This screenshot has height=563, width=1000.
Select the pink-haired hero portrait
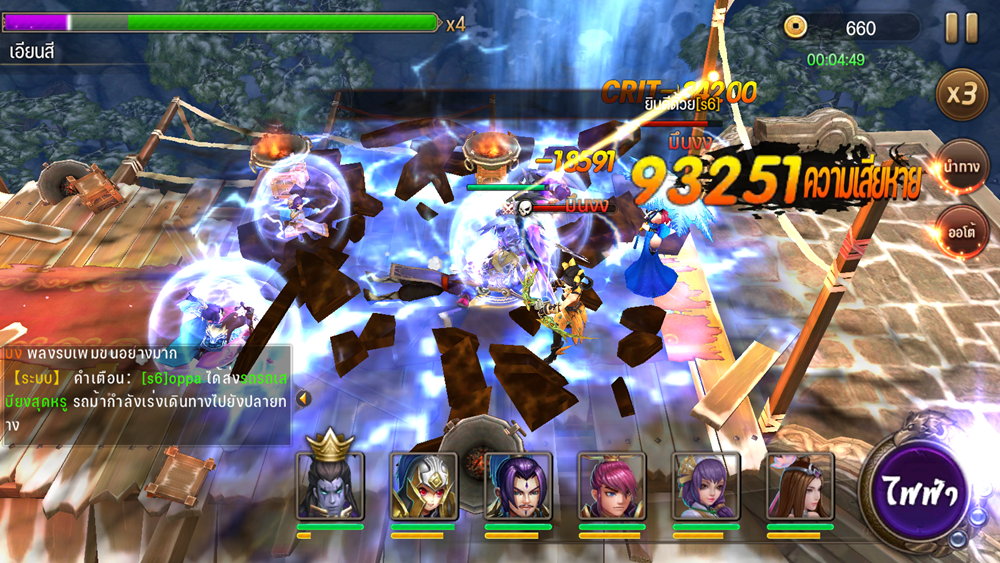[x=612, y=486]
